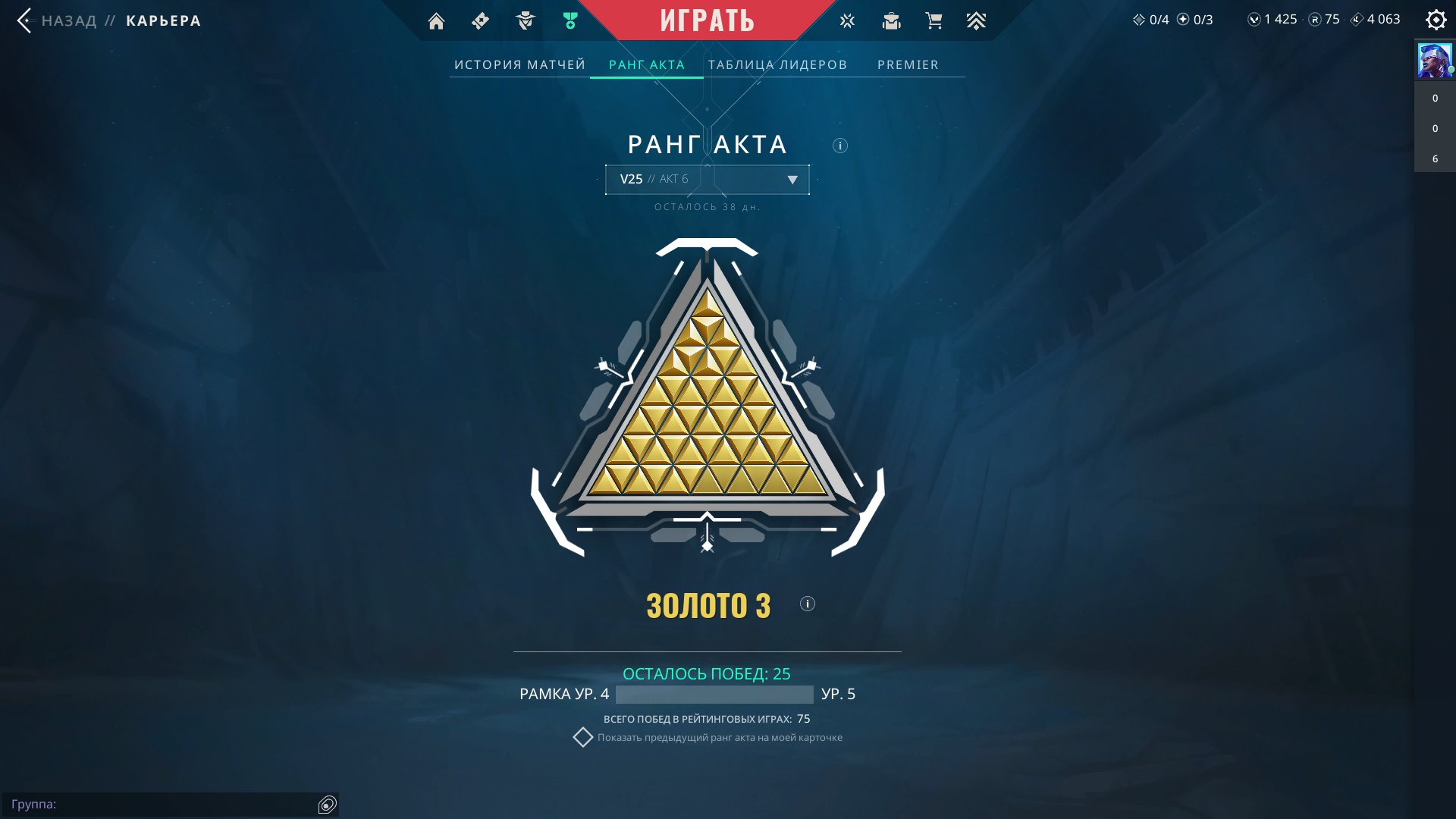Open the home screen via house icon
Screen dimensions: 1456x819
click(x=436, y=20)
